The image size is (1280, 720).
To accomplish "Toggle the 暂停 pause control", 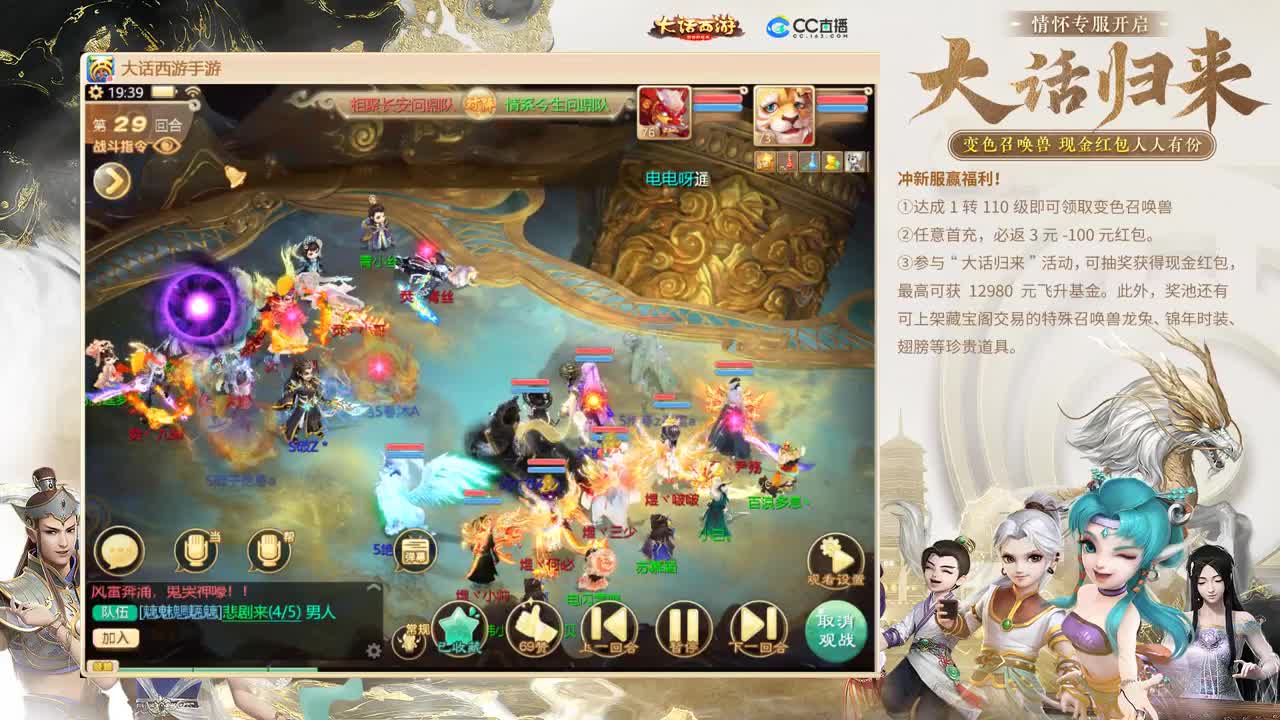I will 683,628.
